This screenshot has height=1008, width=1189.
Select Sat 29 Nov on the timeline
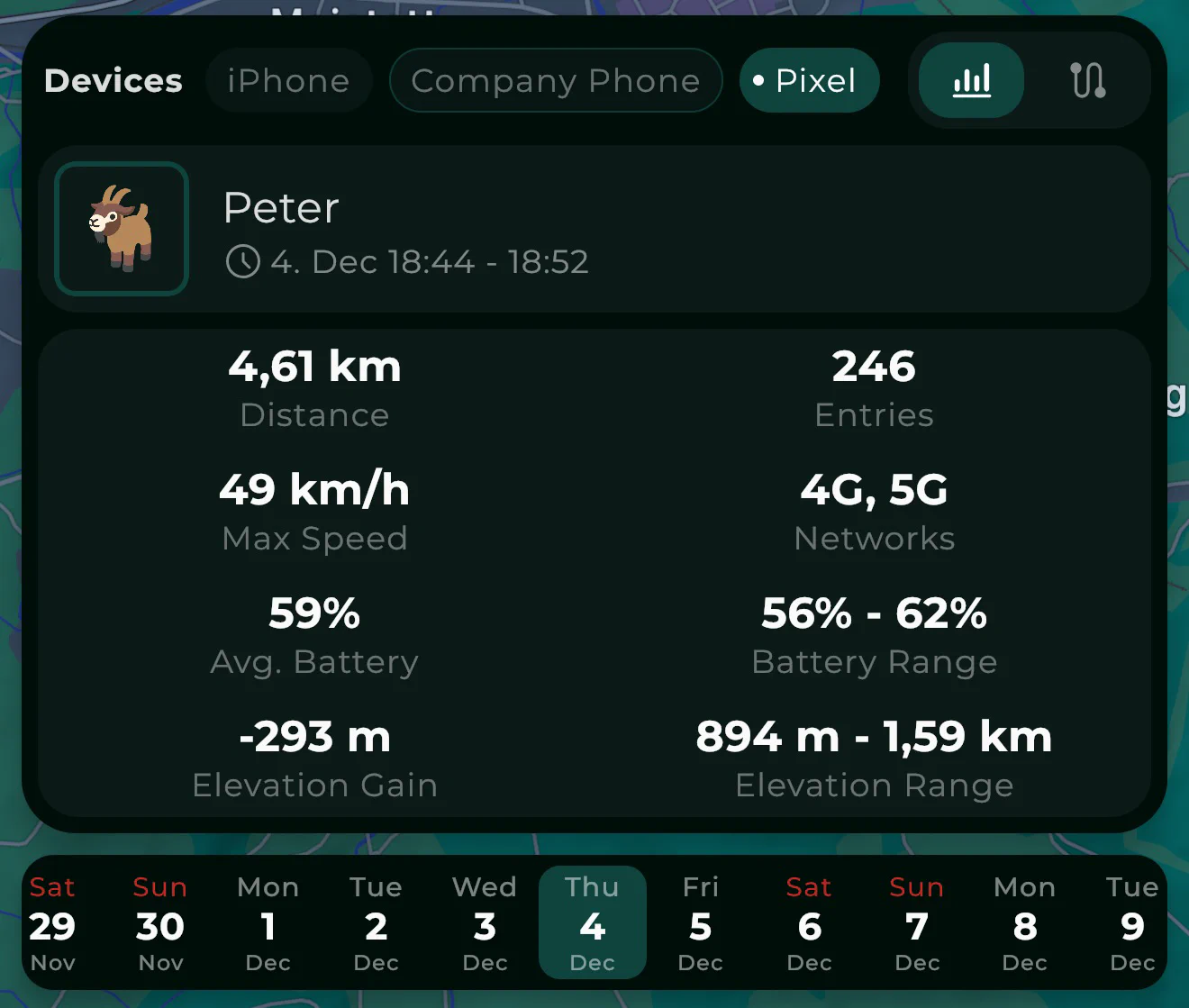(x=52, y=923)
